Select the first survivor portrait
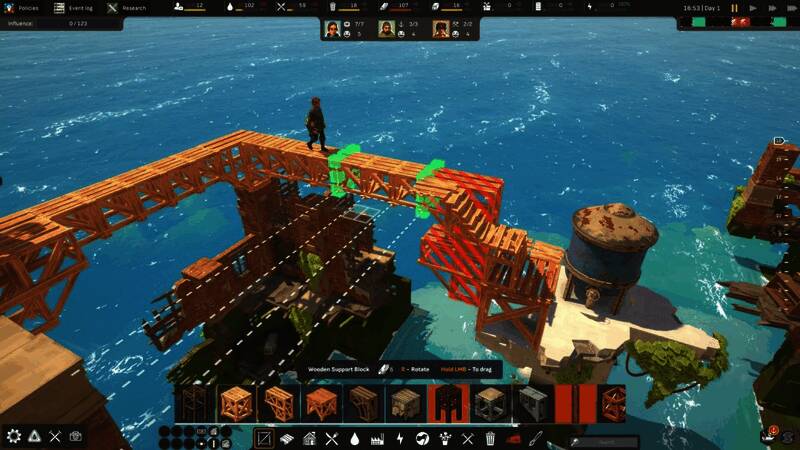Screen dimensions: 800x450 pyautogui.click(x=333, y=29)
